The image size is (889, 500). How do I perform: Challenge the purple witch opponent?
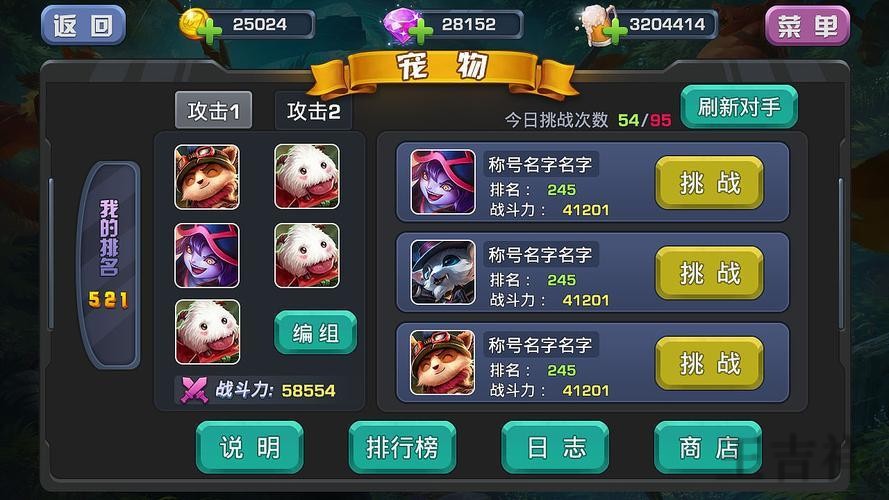709,182
